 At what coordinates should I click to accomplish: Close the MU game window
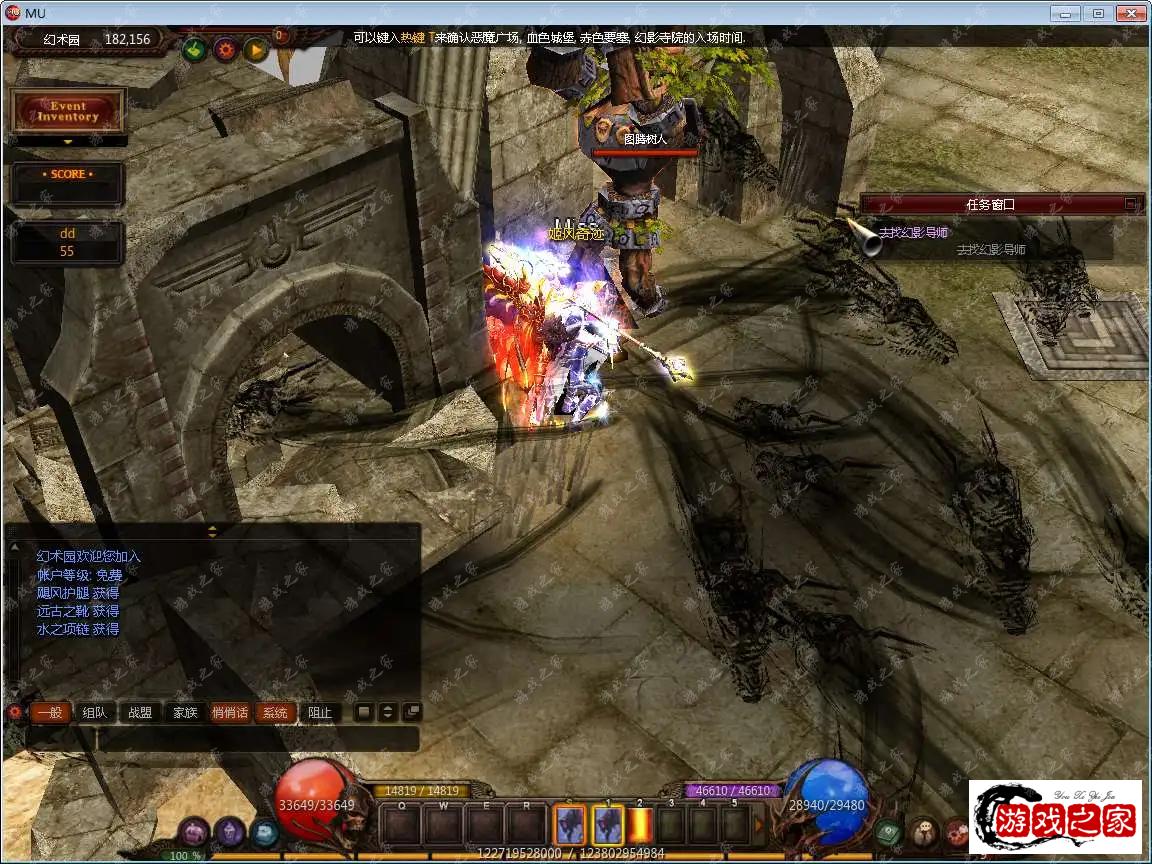pos(1131,13)
